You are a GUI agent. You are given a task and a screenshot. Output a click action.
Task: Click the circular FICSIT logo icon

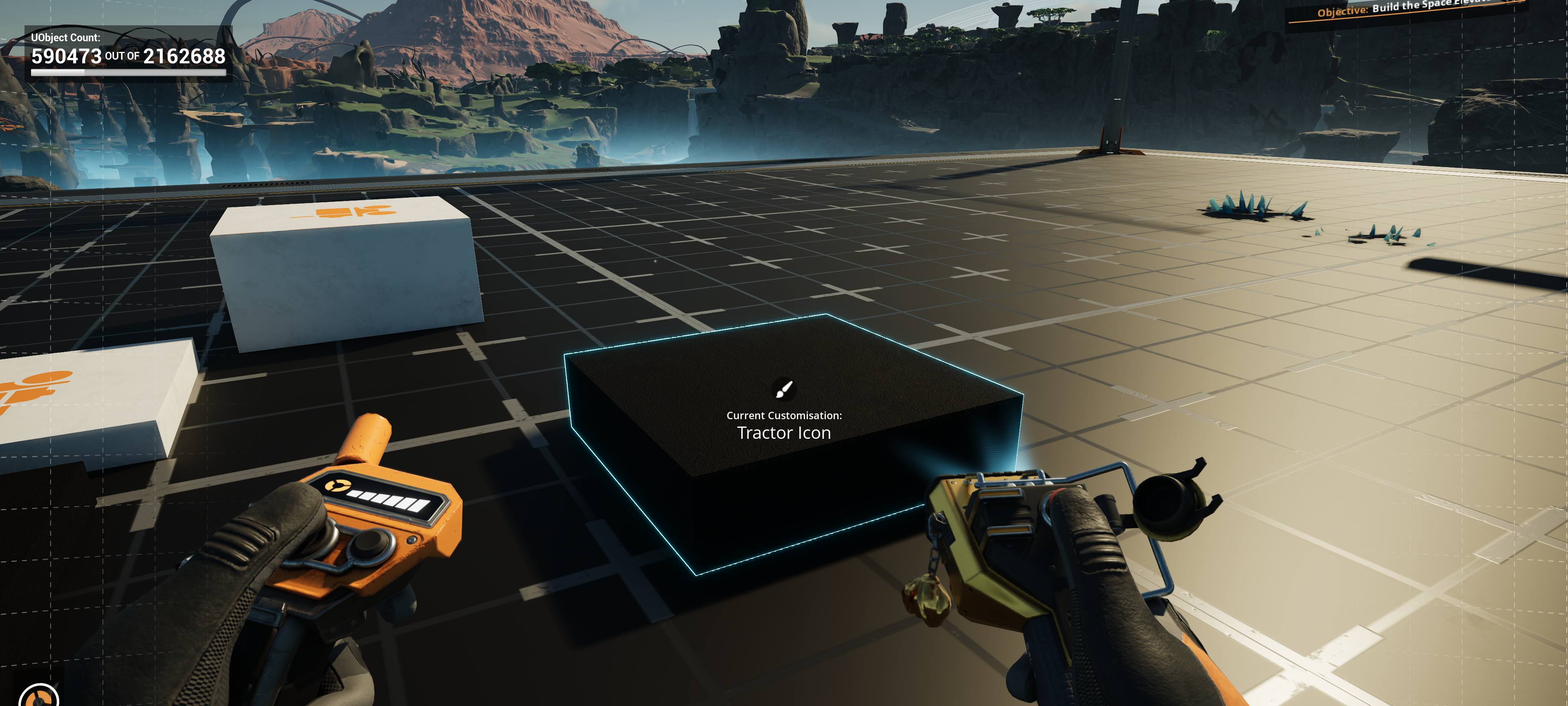39,696
